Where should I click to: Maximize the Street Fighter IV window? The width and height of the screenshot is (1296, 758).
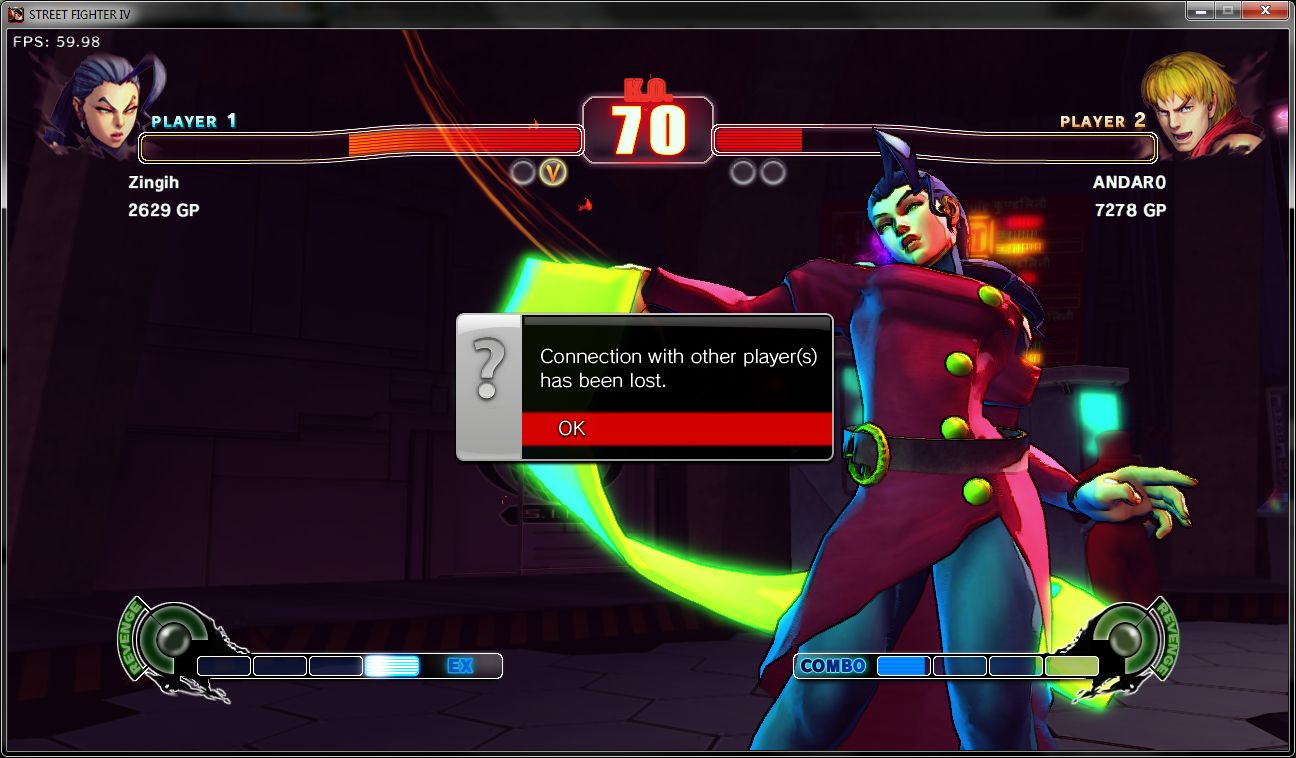click(x=1227, y=10)
